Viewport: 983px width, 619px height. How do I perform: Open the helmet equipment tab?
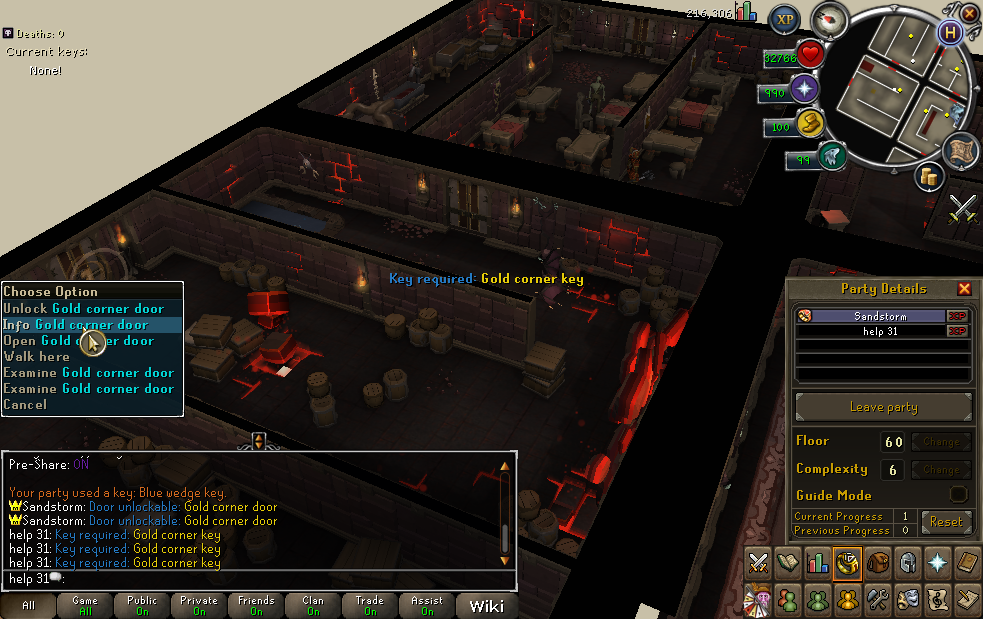(908, 563)
